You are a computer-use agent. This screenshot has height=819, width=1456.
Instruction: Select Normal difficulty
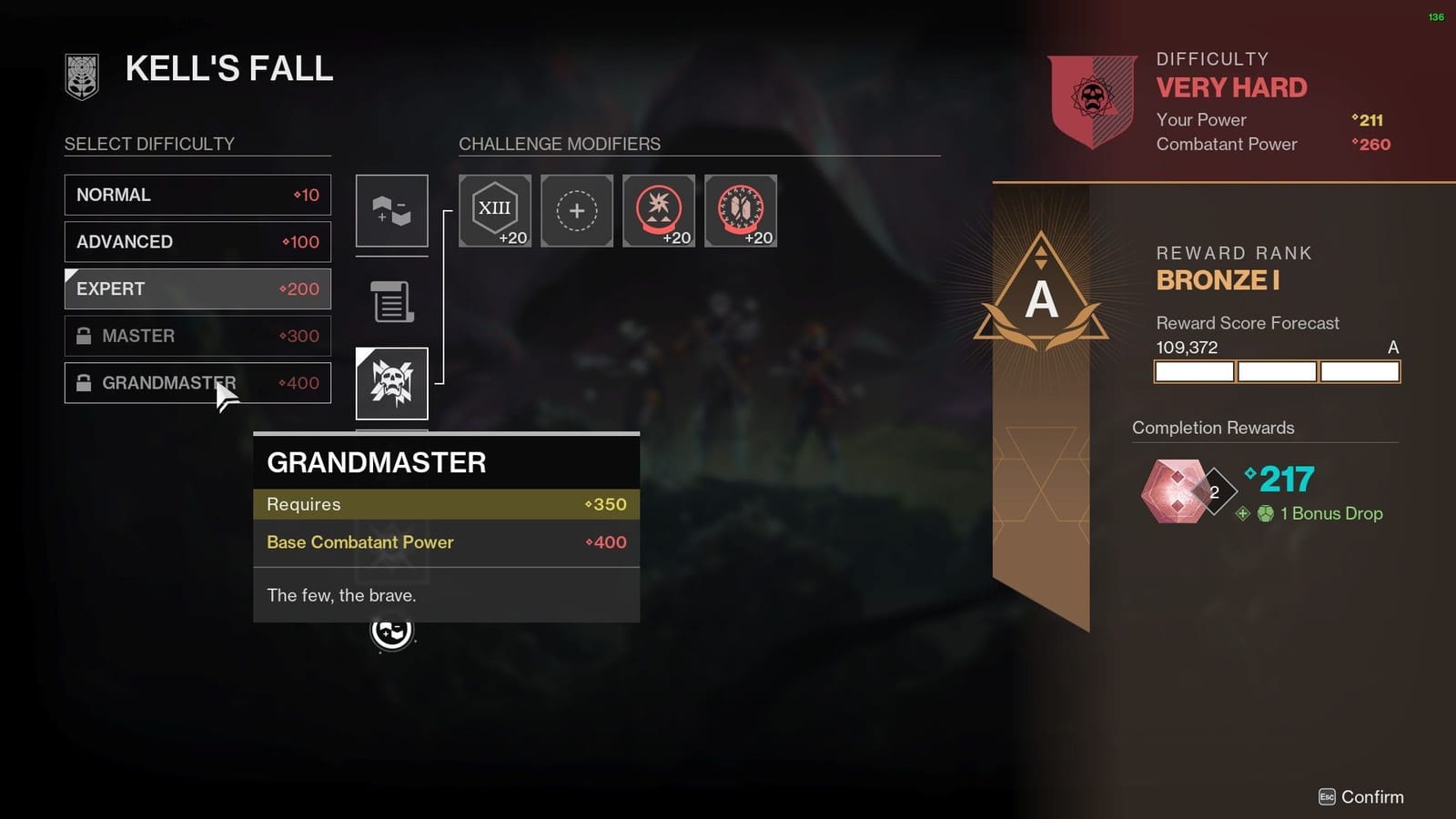(x=197, y=194)
